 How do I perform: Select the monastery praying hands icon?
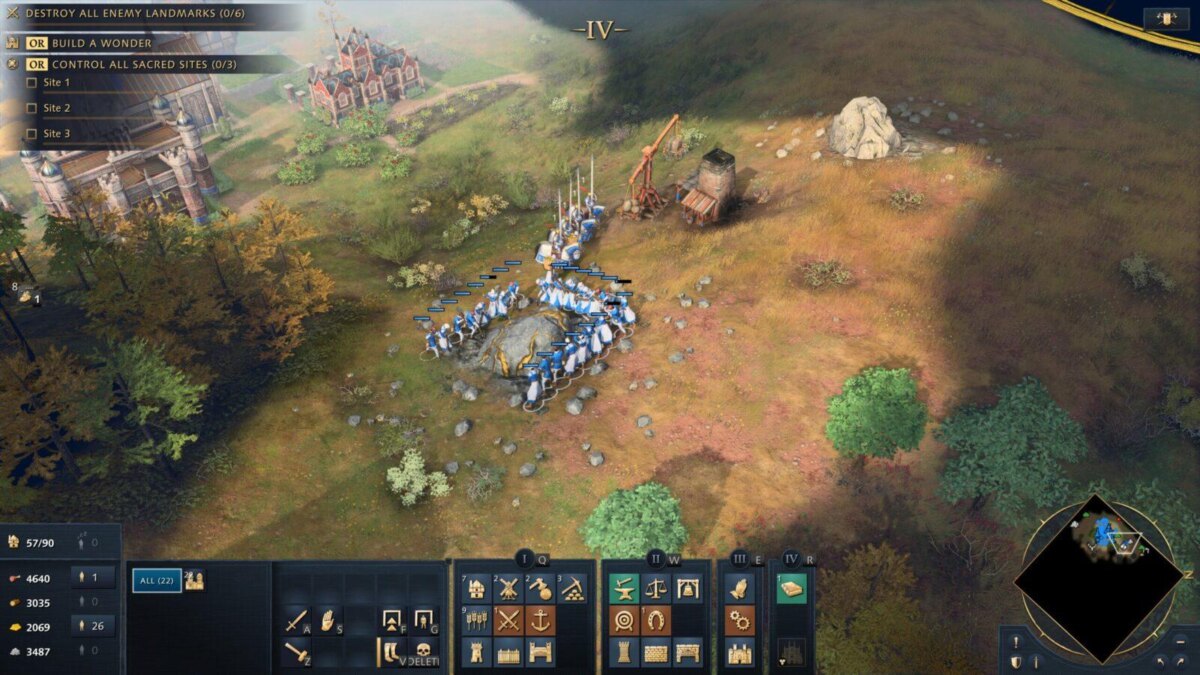click(x=740, y=588)
